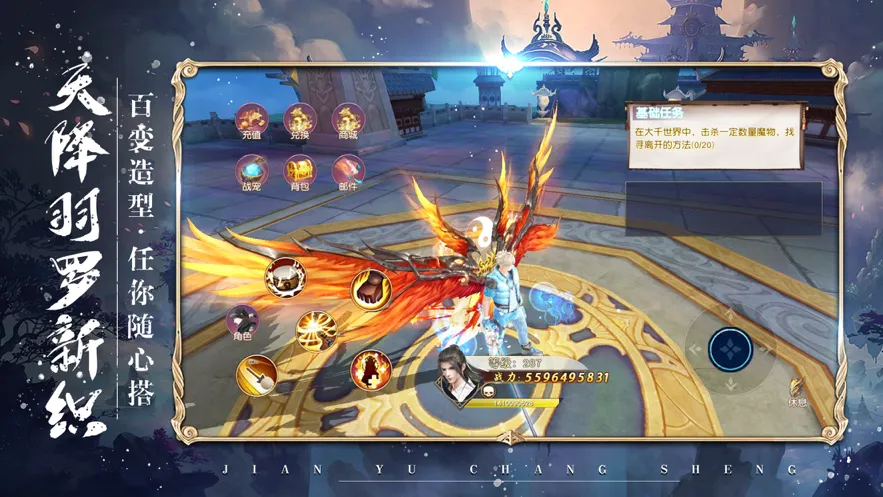Open the 兑换 exchange menu

[299, 121]
